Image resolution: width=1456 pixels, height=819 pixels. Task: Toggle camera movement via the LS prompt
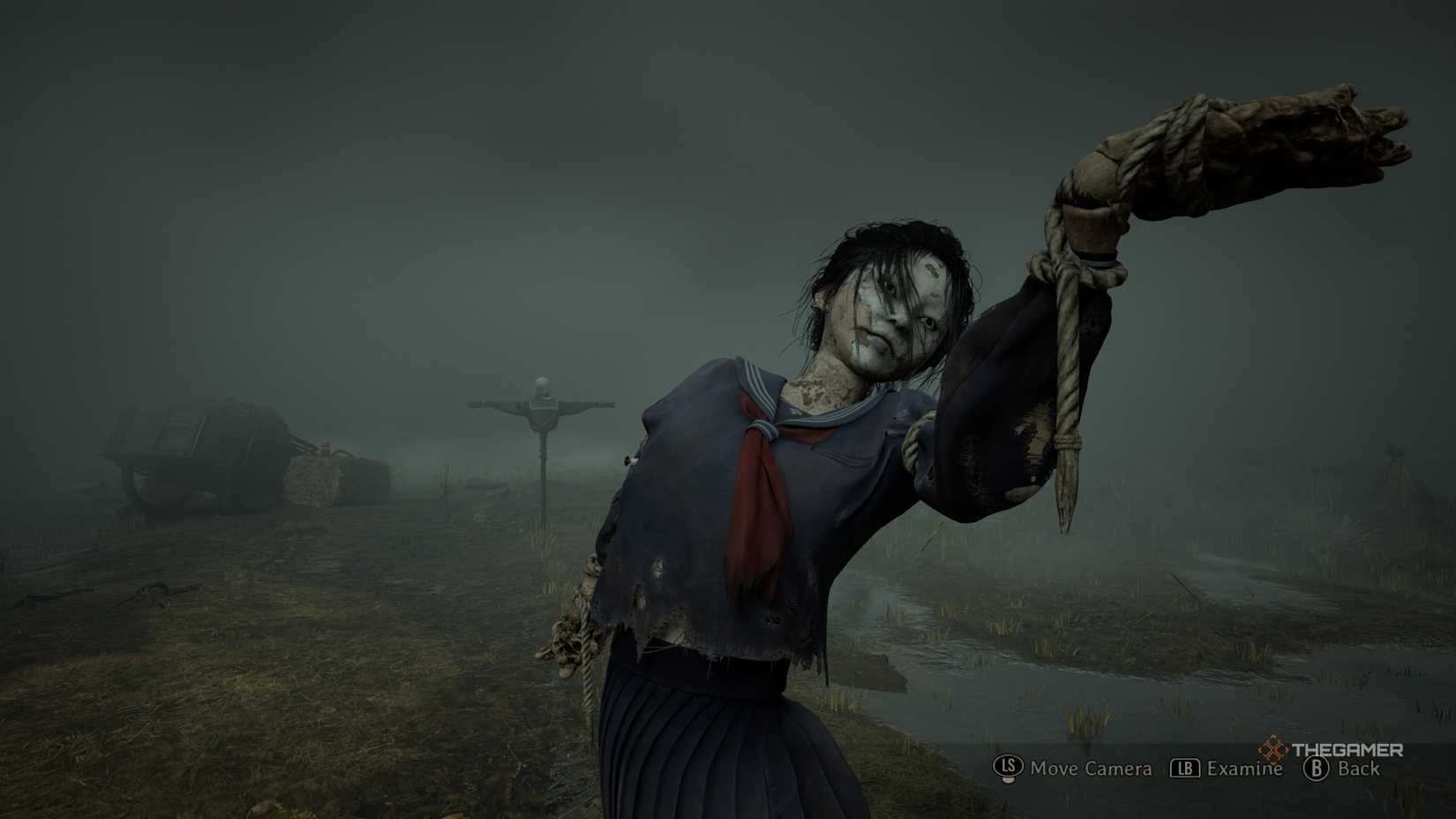tap(1007, 767)
